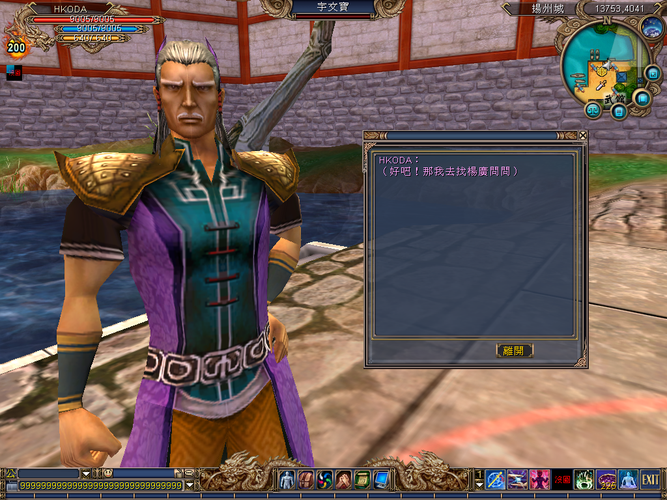Click the chat input field with 9s
The width and height of the screenshot is (667, 500).
point(100,485)
